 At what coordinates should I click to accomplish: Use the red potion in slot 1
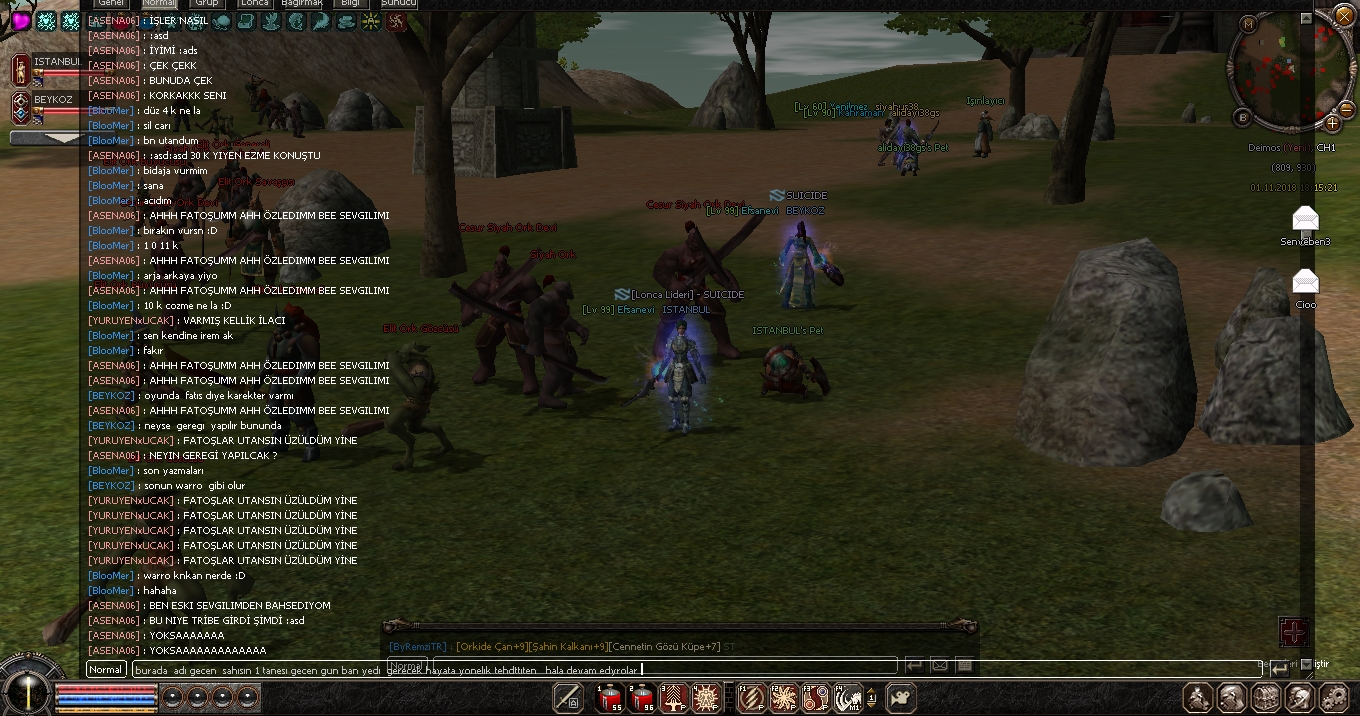609,697
